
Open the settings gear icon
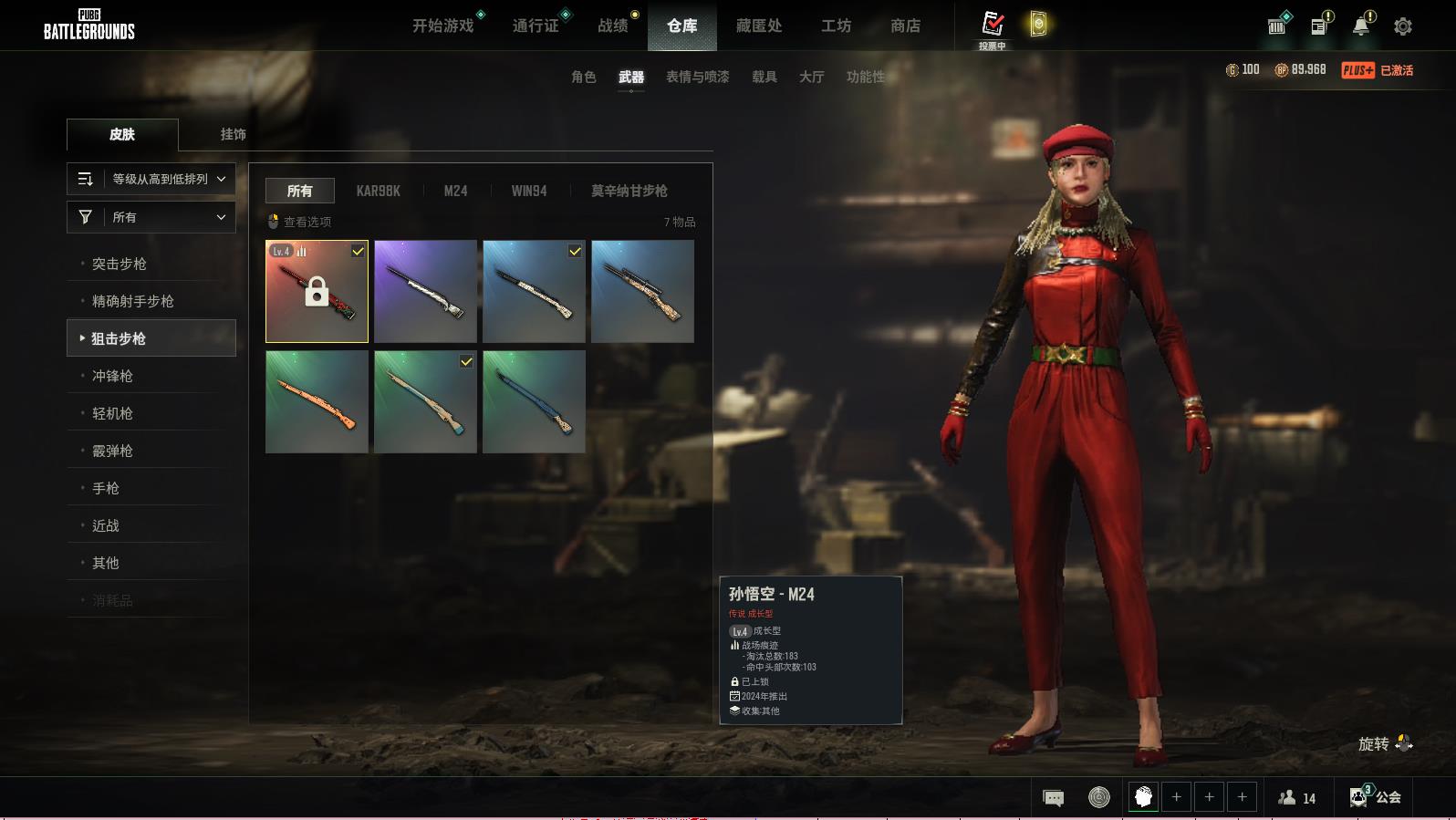pos(1403,26)
